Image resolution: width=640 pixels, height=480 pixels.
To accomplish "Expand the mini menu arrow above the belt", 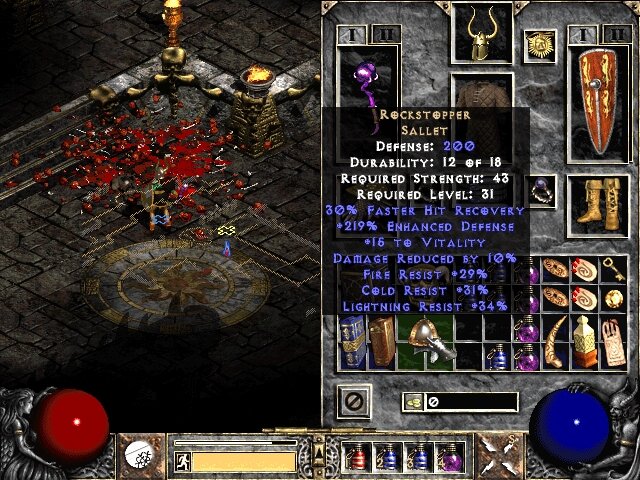I will 321,436.
